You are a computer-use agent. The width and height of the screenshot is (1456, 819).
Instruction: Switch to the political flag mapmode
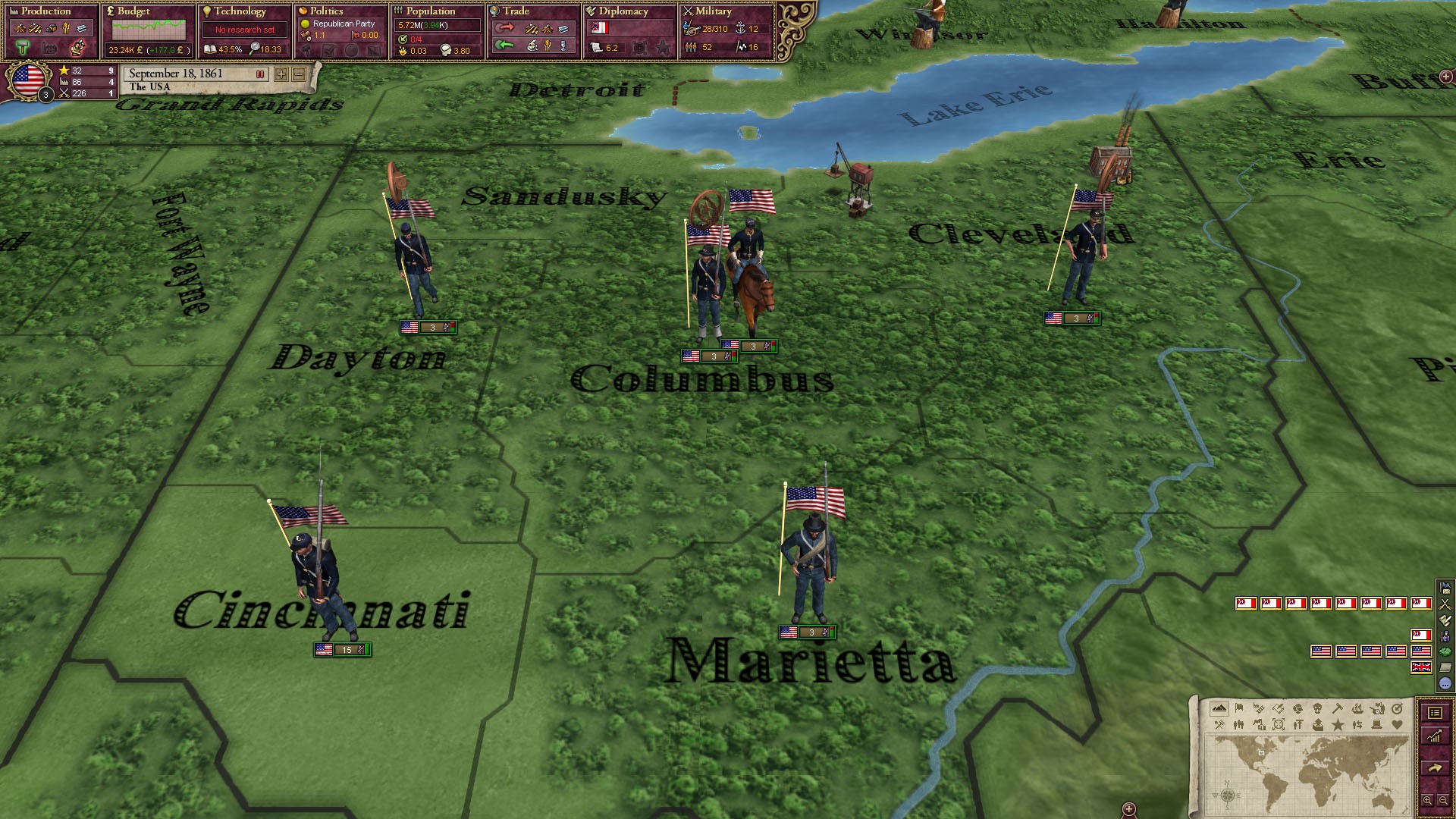[x=1238, y=708]
